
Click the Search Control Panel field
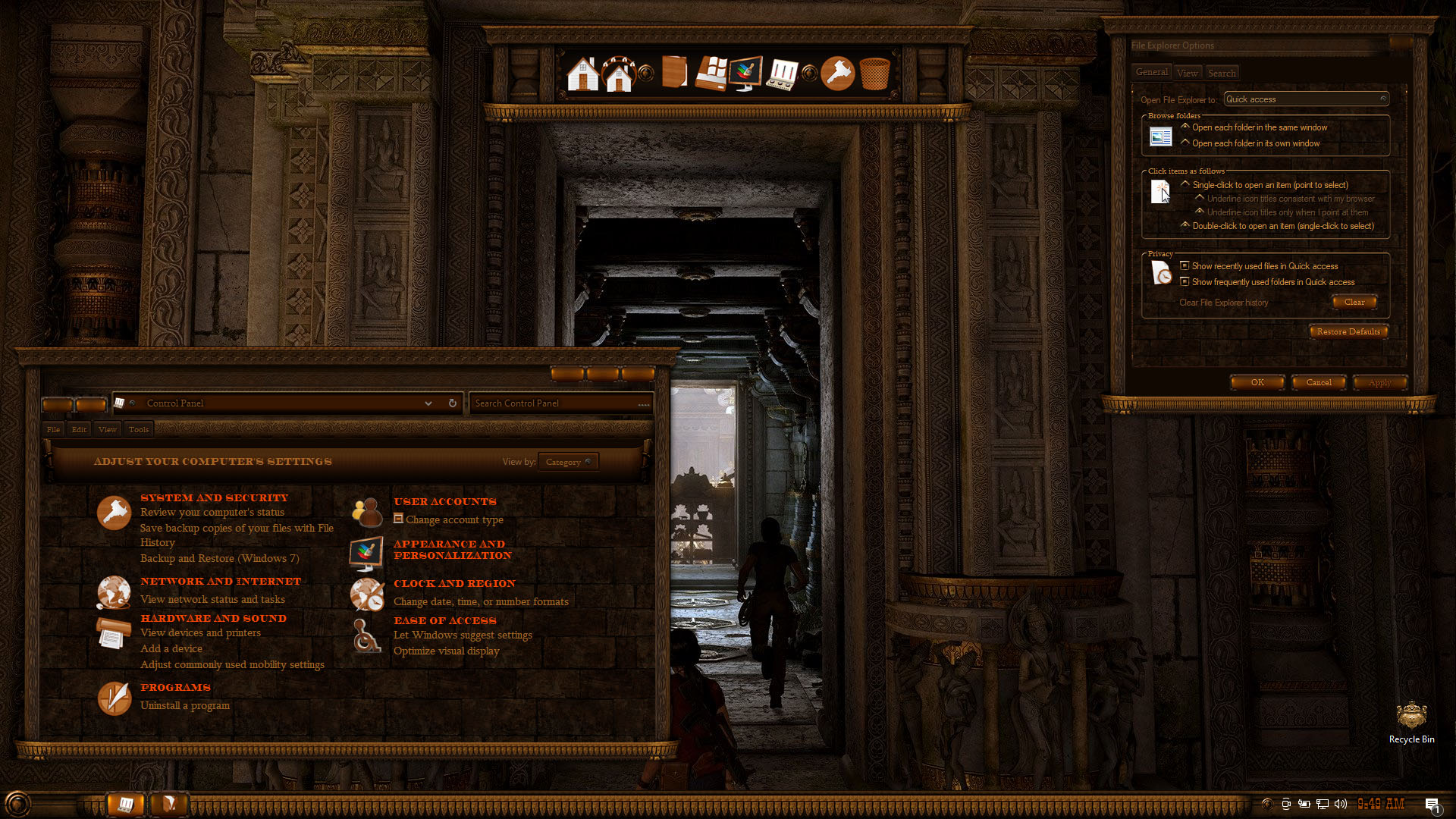557,403
